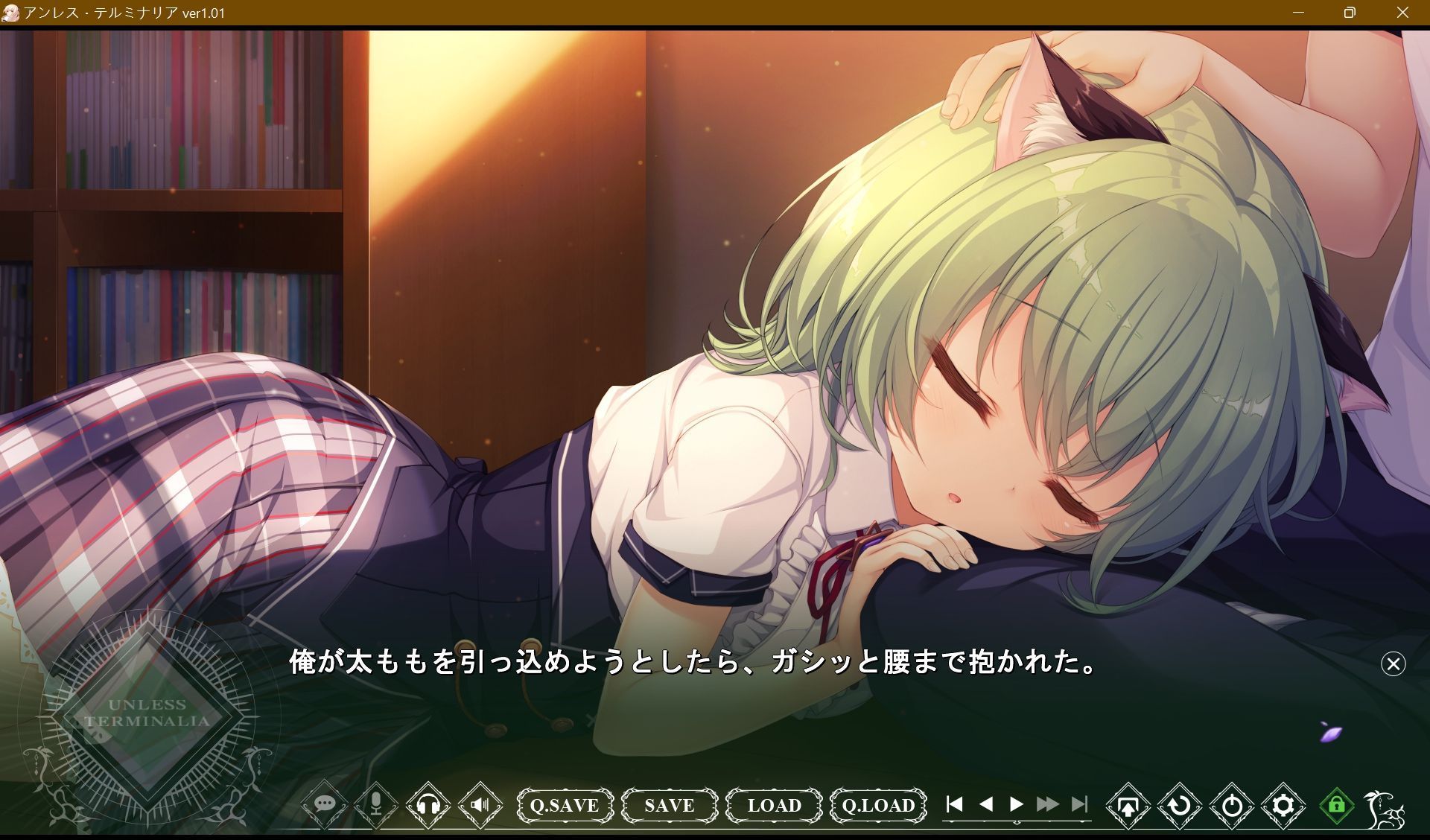Minimize the game window

1298,13
